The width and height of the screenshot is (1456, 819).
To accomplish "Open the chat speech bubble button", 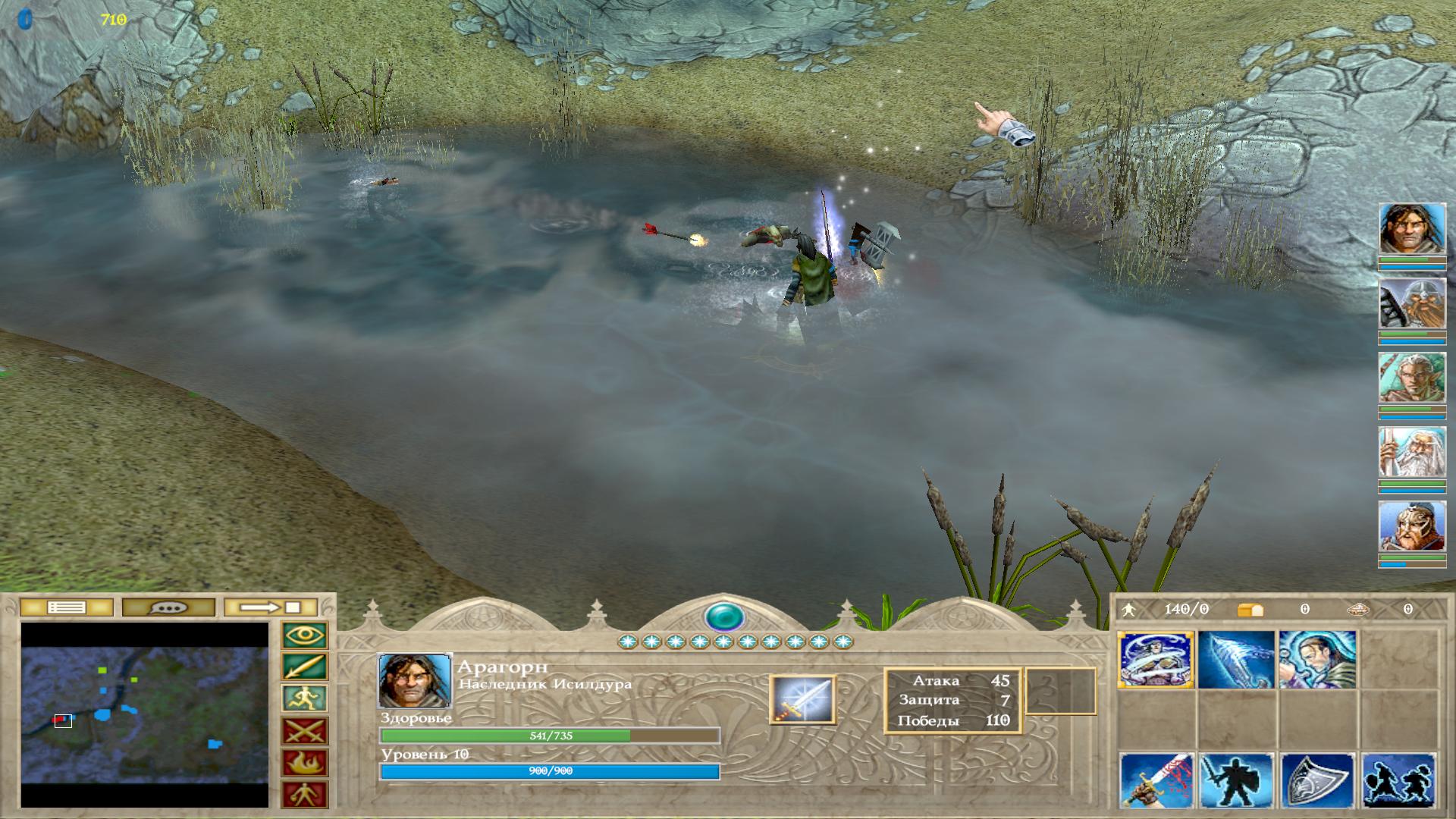I will coord(168,607).
